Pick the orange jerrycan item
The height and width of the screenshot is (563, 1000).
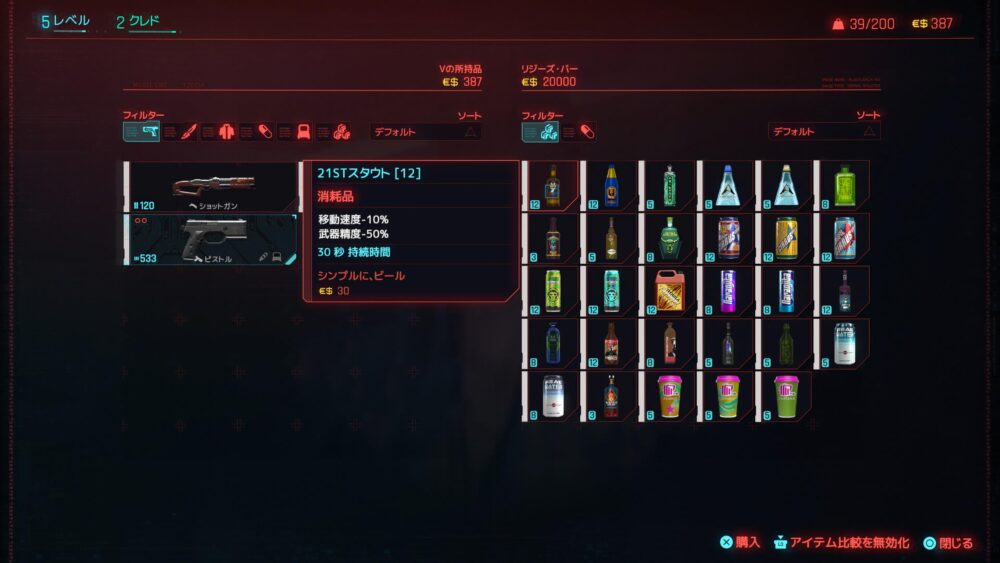669,291
